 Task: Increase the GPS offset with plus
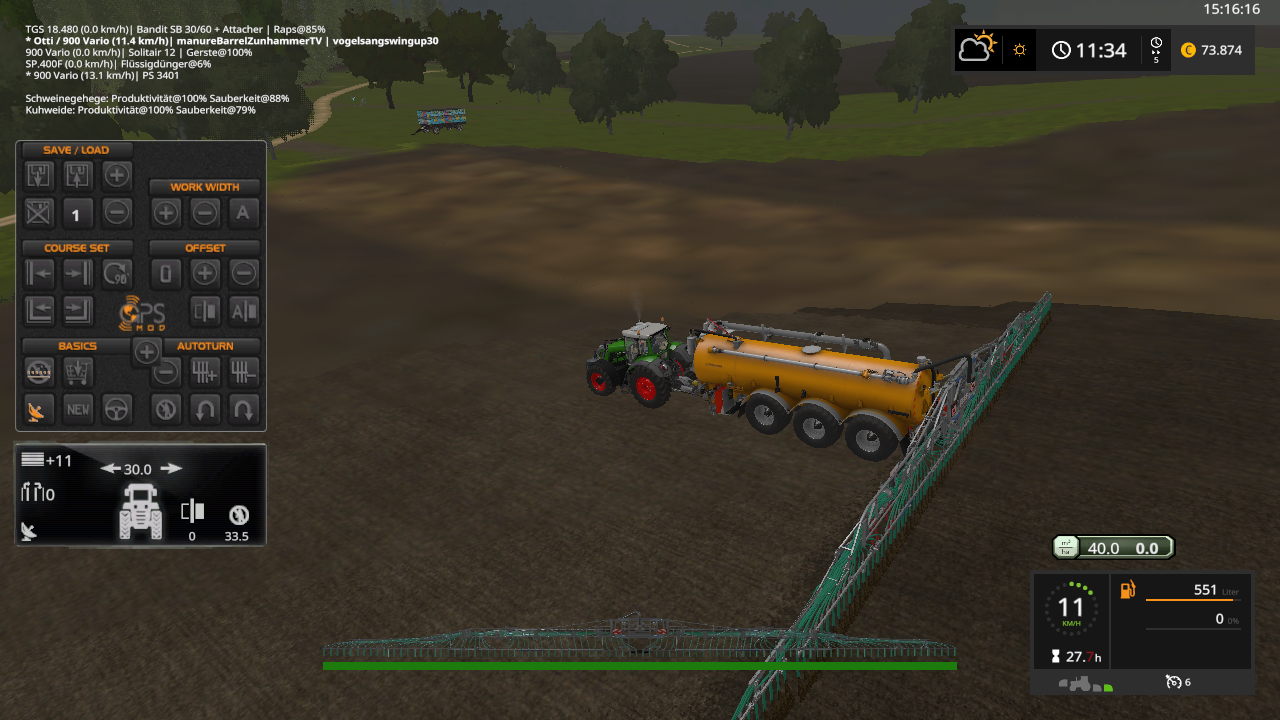pyautogui.click(x=205, y=273)
